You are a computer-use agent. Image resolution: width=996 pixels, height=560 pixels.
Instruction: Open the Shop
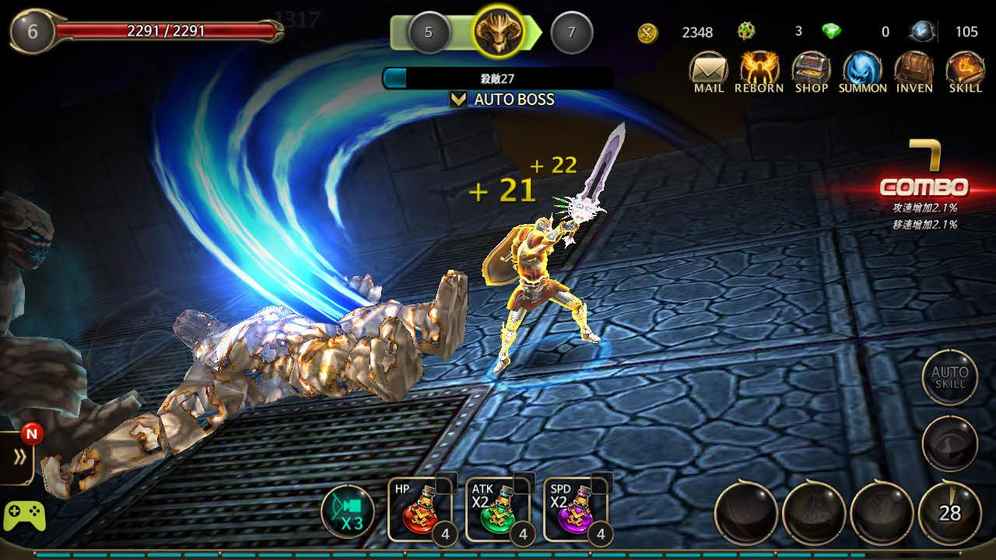click(811, 72)
